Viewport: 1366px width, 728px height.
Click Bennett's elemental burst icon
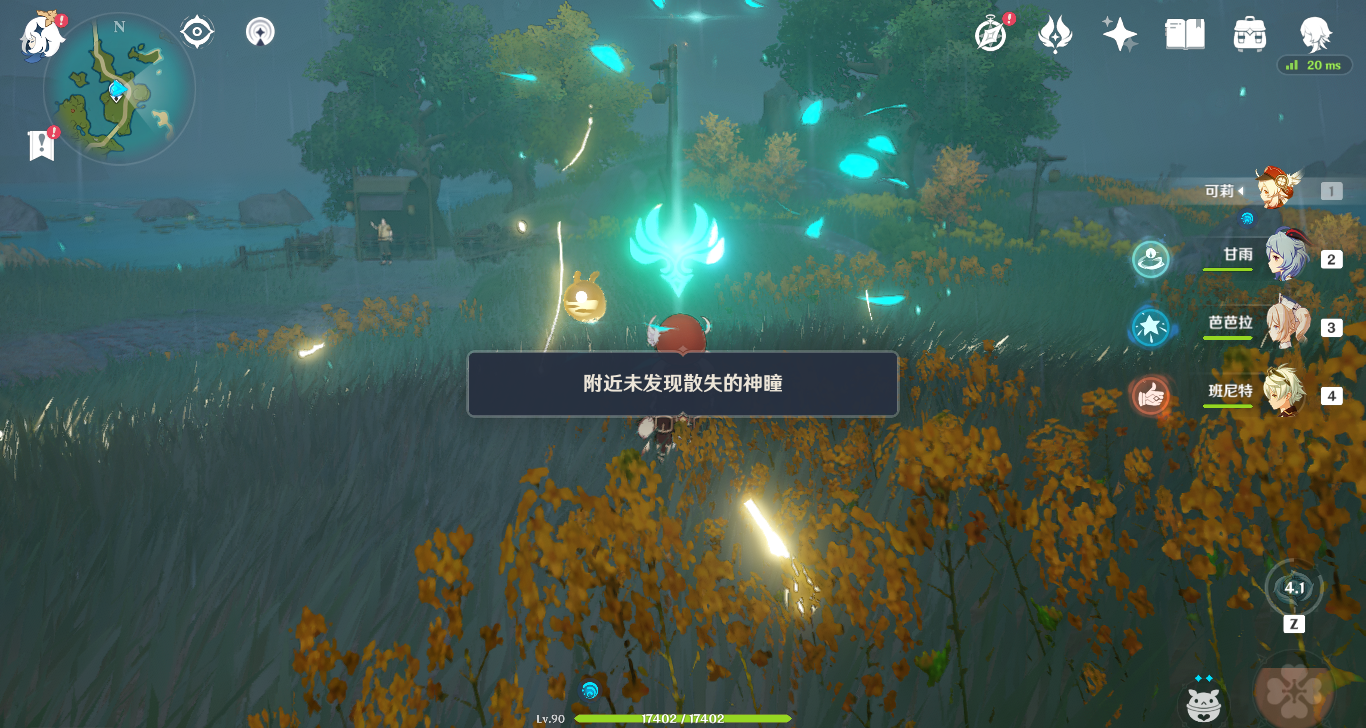[1151, 395]
